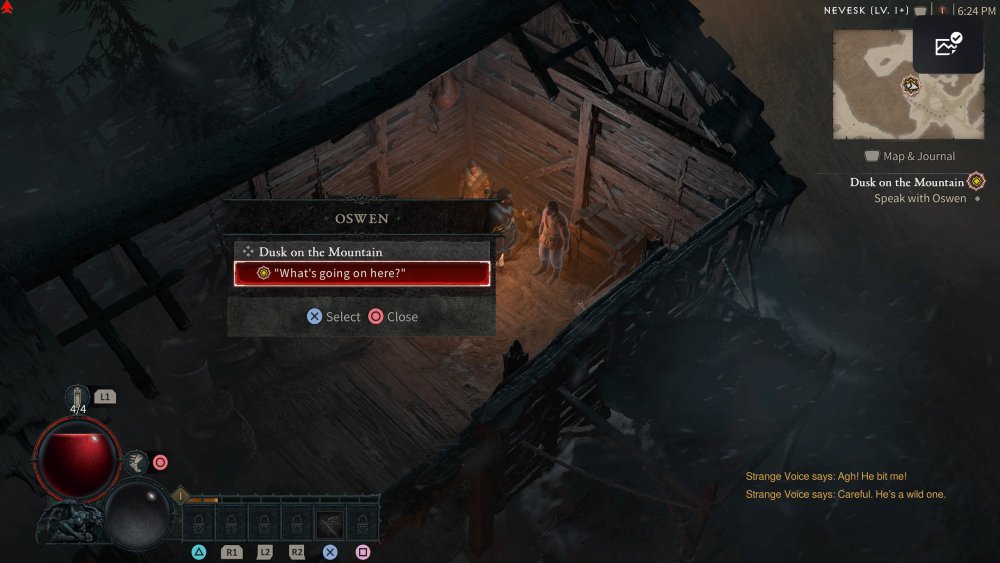1000x563 pixels.
Task: Click the red arrow icon in the corner
Action: pos(8,8)
